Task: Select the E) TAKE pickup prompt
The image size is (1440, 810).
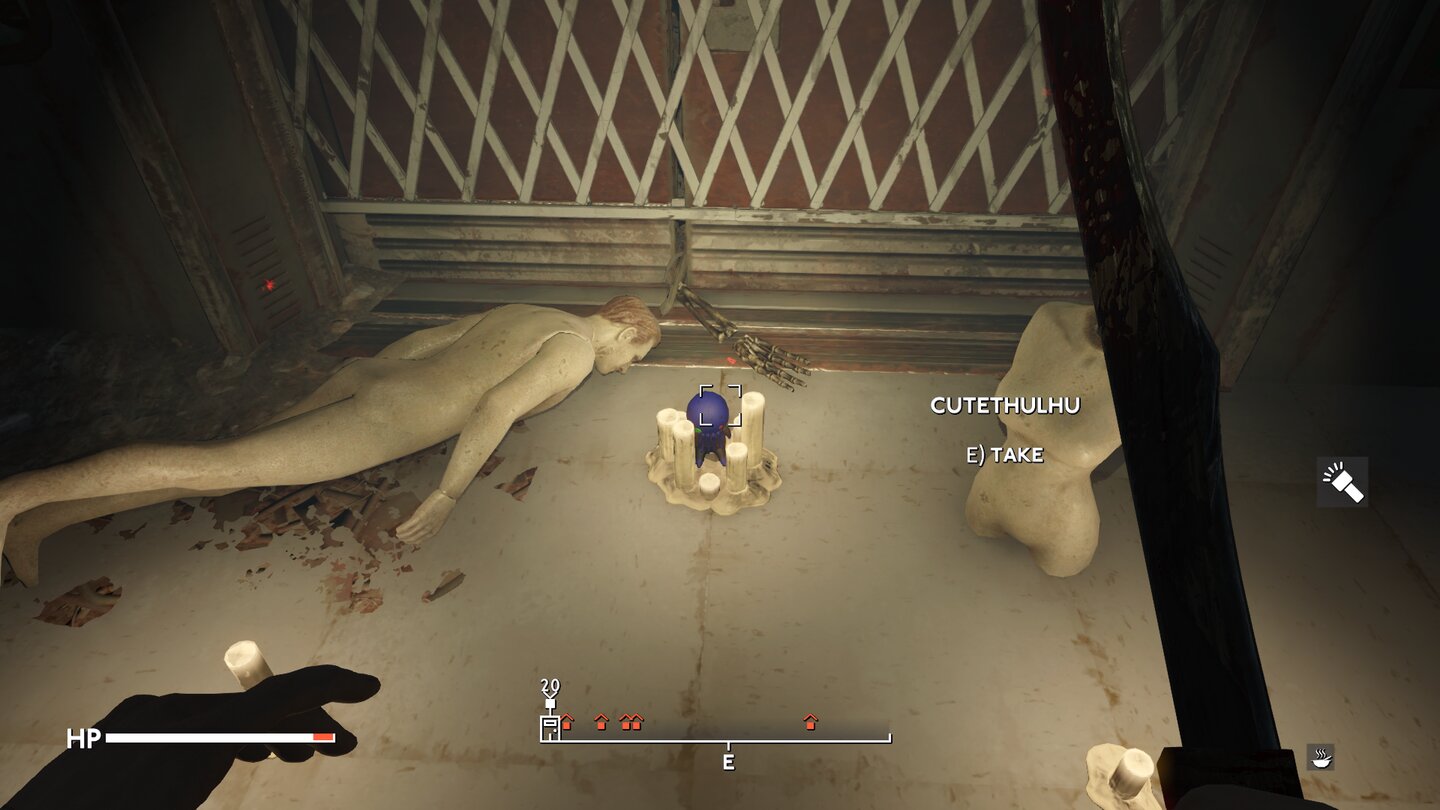Action: (1003, 456)
